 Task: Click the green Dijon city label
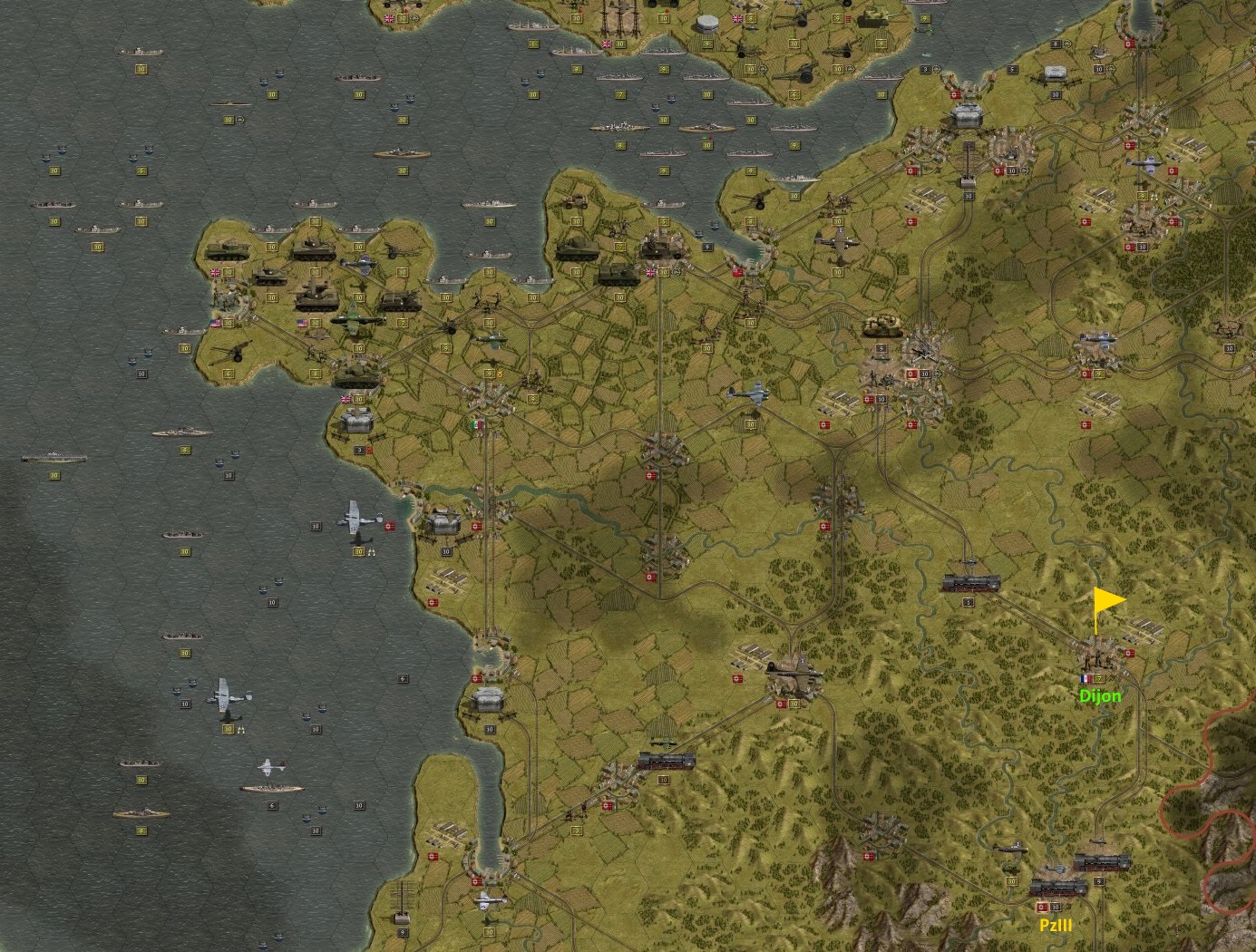(1100, 696)
